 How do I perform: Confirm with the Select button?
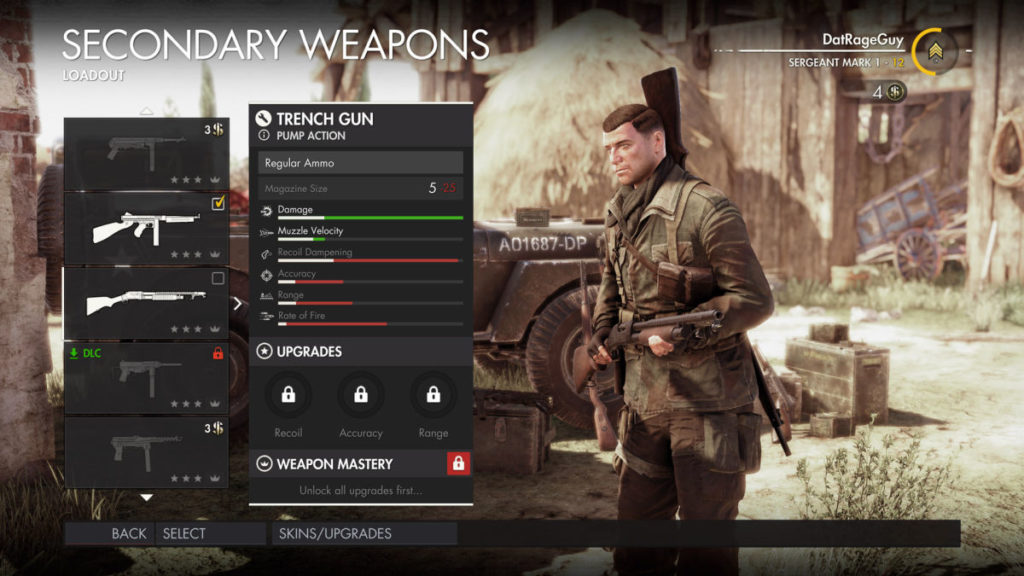[184, 533]
